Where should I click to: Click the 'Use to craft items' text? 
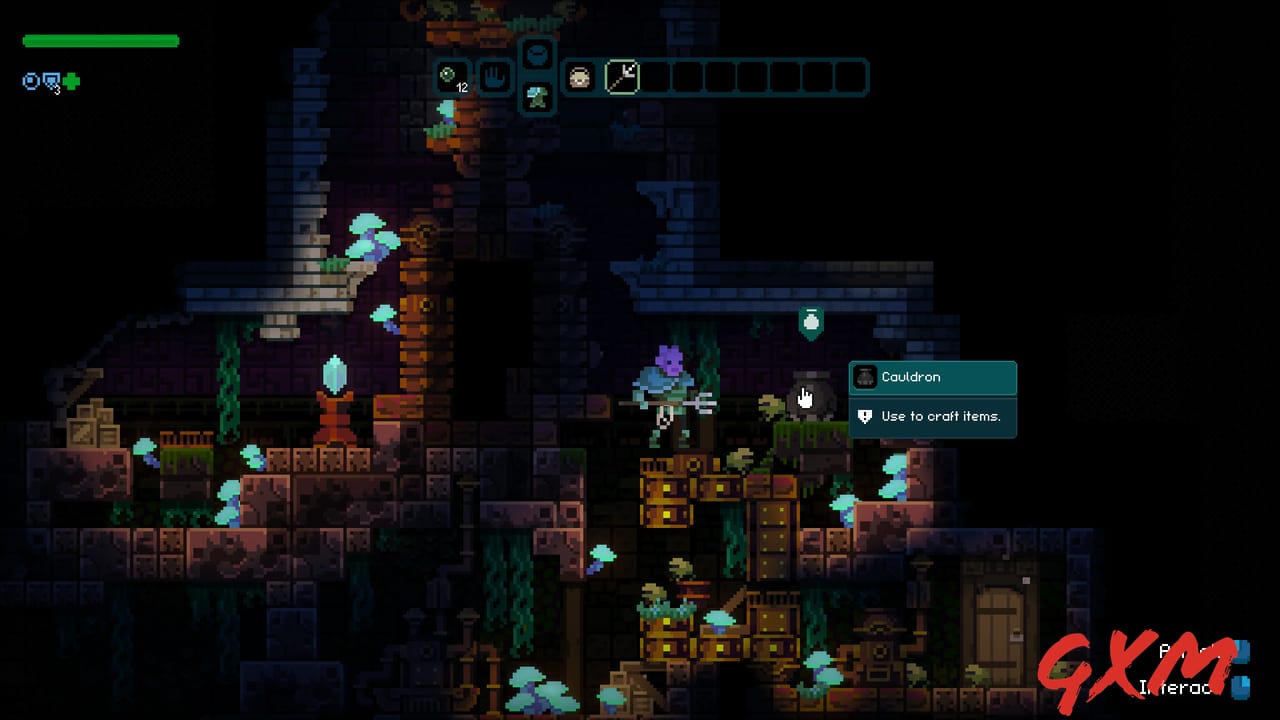click(x=944, y=417)
